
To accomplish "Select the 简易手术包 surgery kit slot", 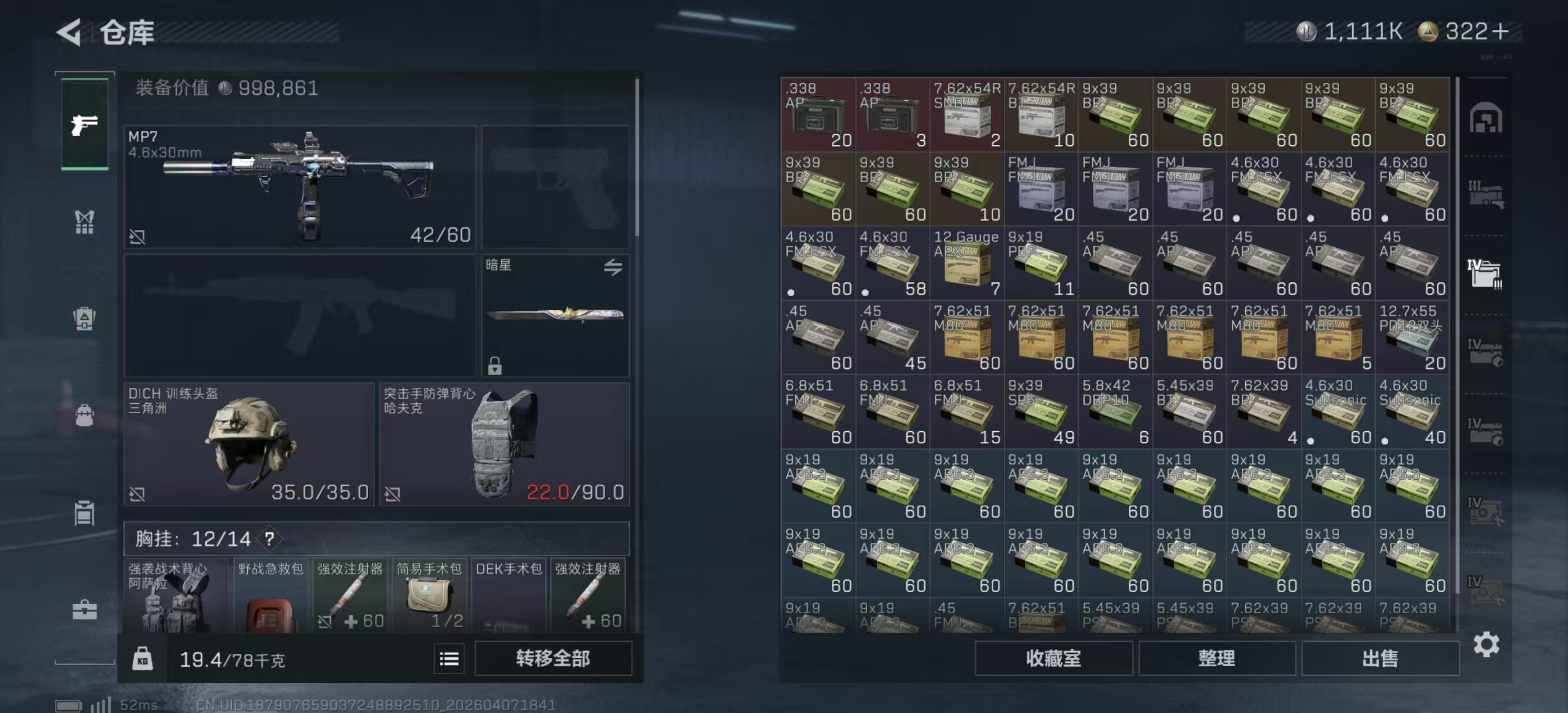I will [429, 595].
